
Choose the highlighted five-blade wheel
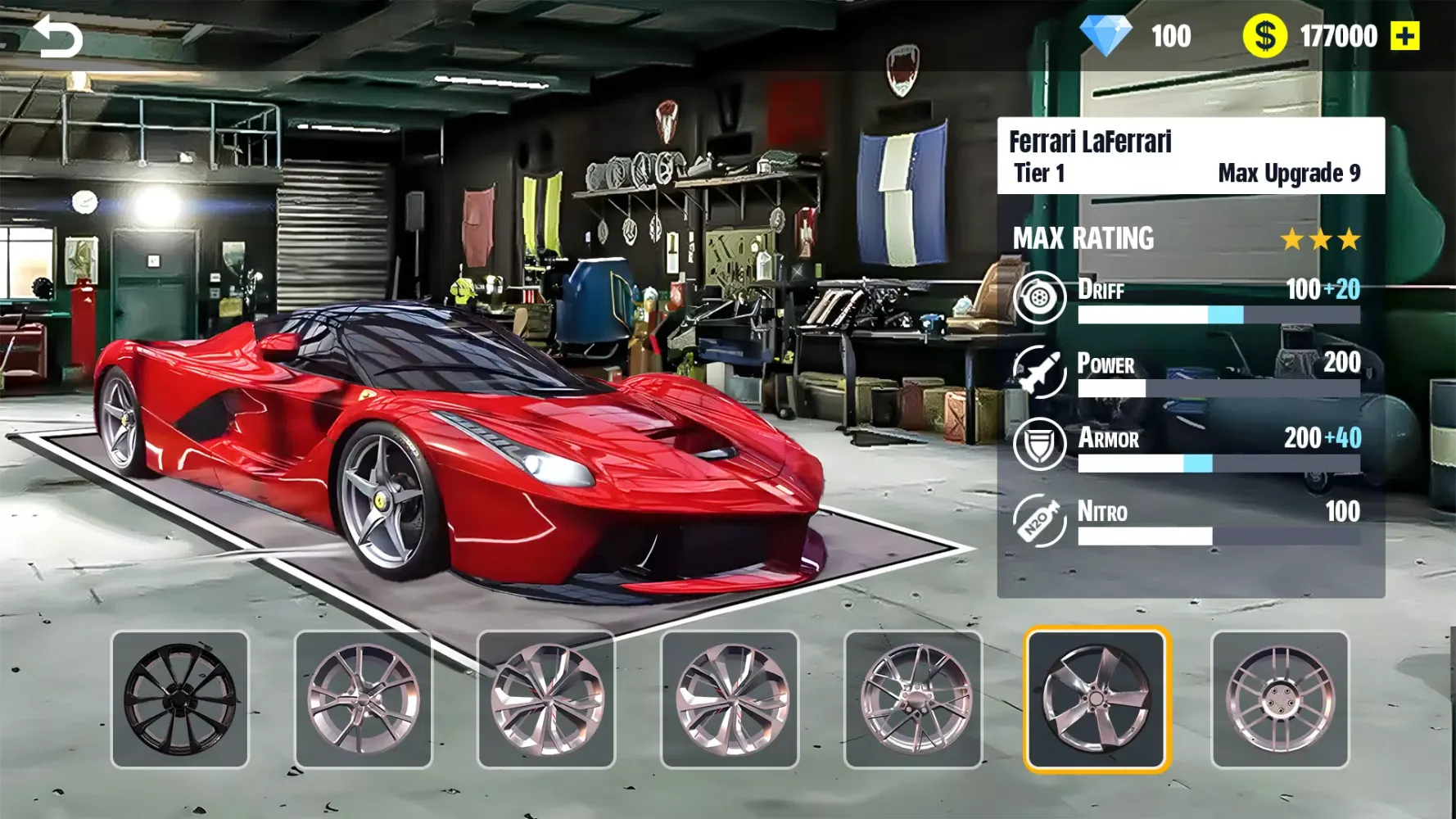pyautogui.click(x=1097, y=699)
